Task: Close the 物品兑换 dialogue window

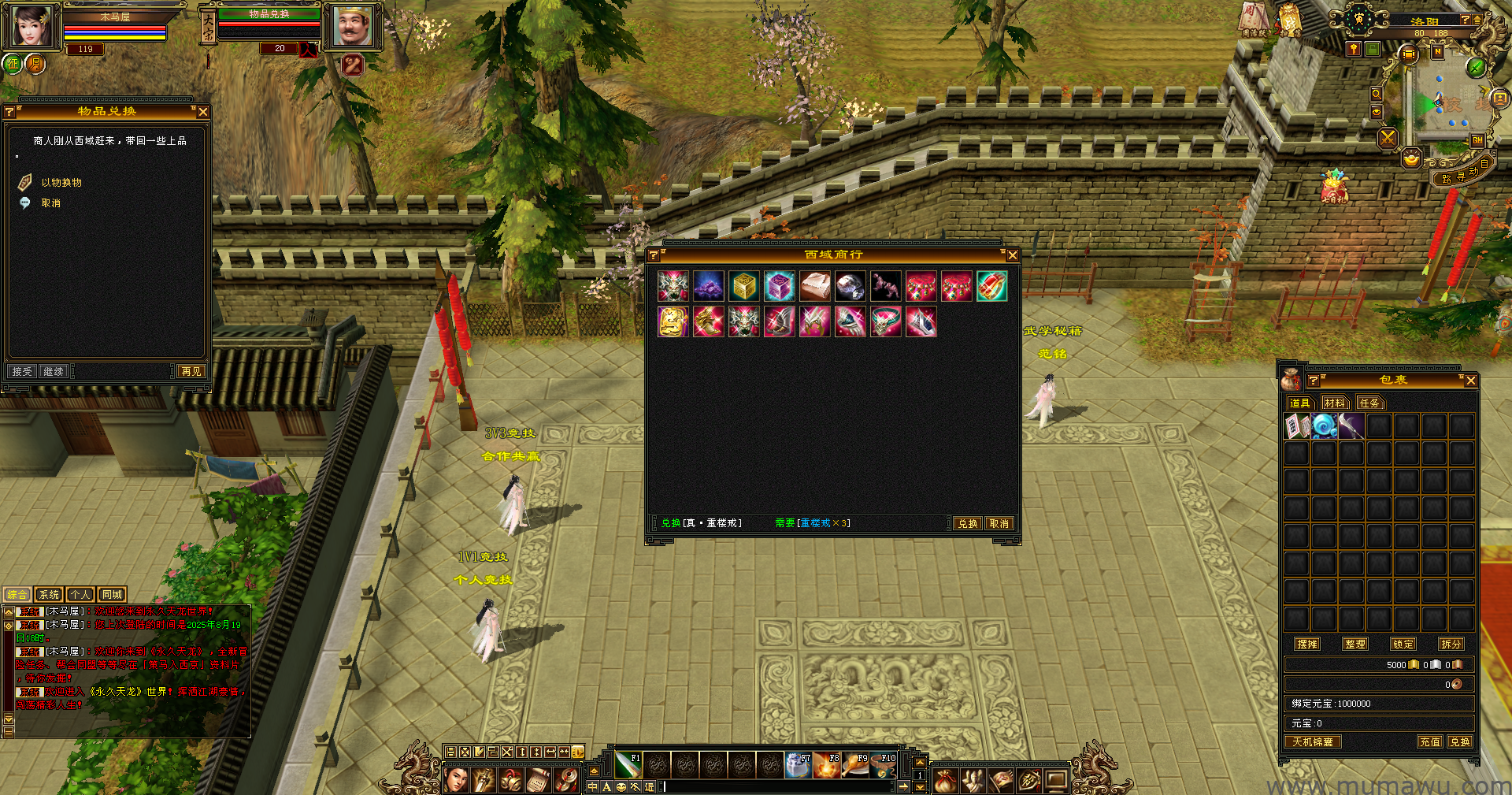Action: pos(203,112)
